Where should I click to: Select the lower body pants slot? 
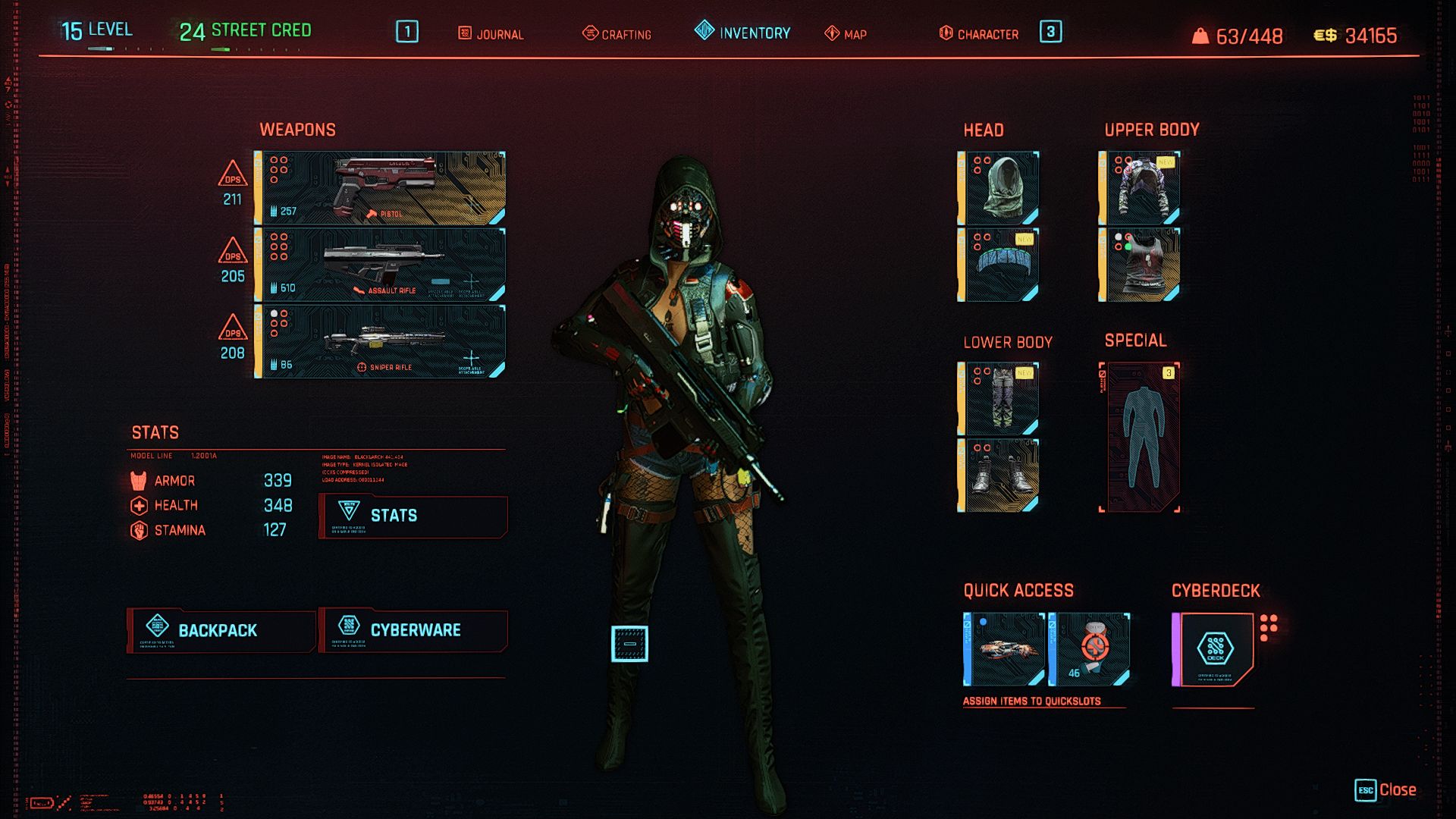tap(999, 399)
